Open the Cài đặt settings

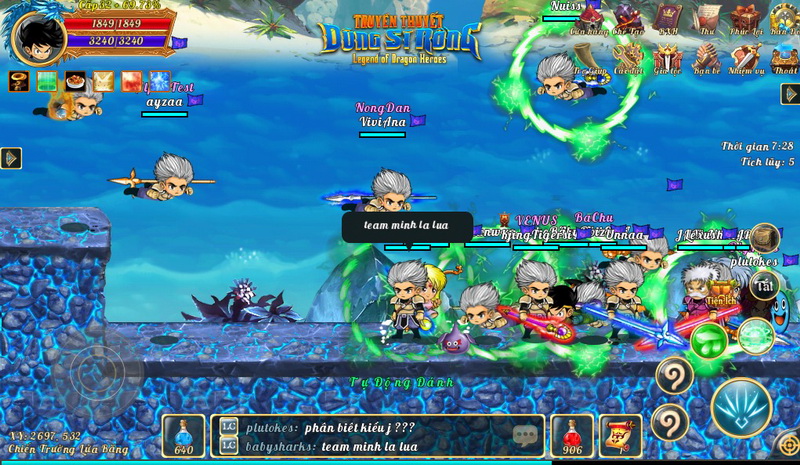click(629, 60)
